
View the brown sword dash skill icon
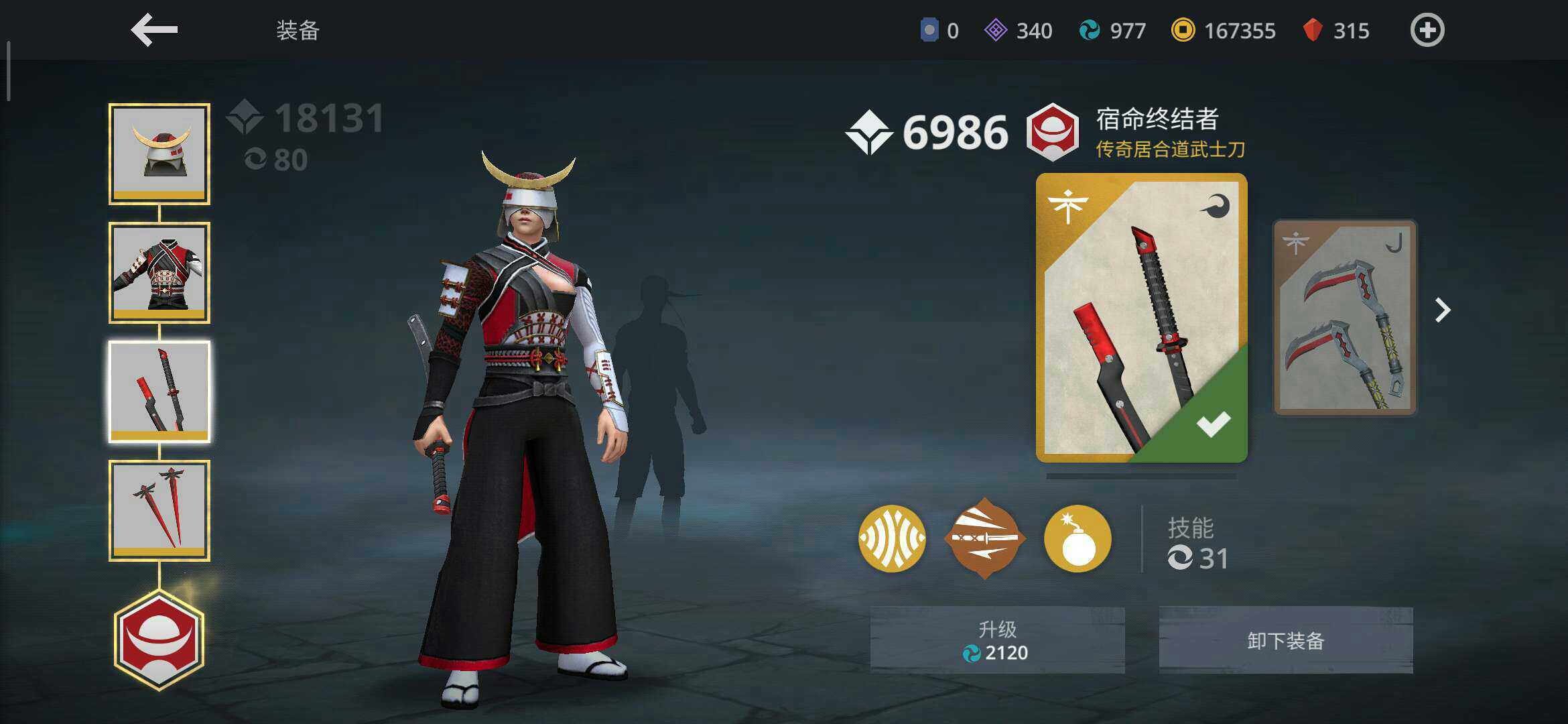984,538
